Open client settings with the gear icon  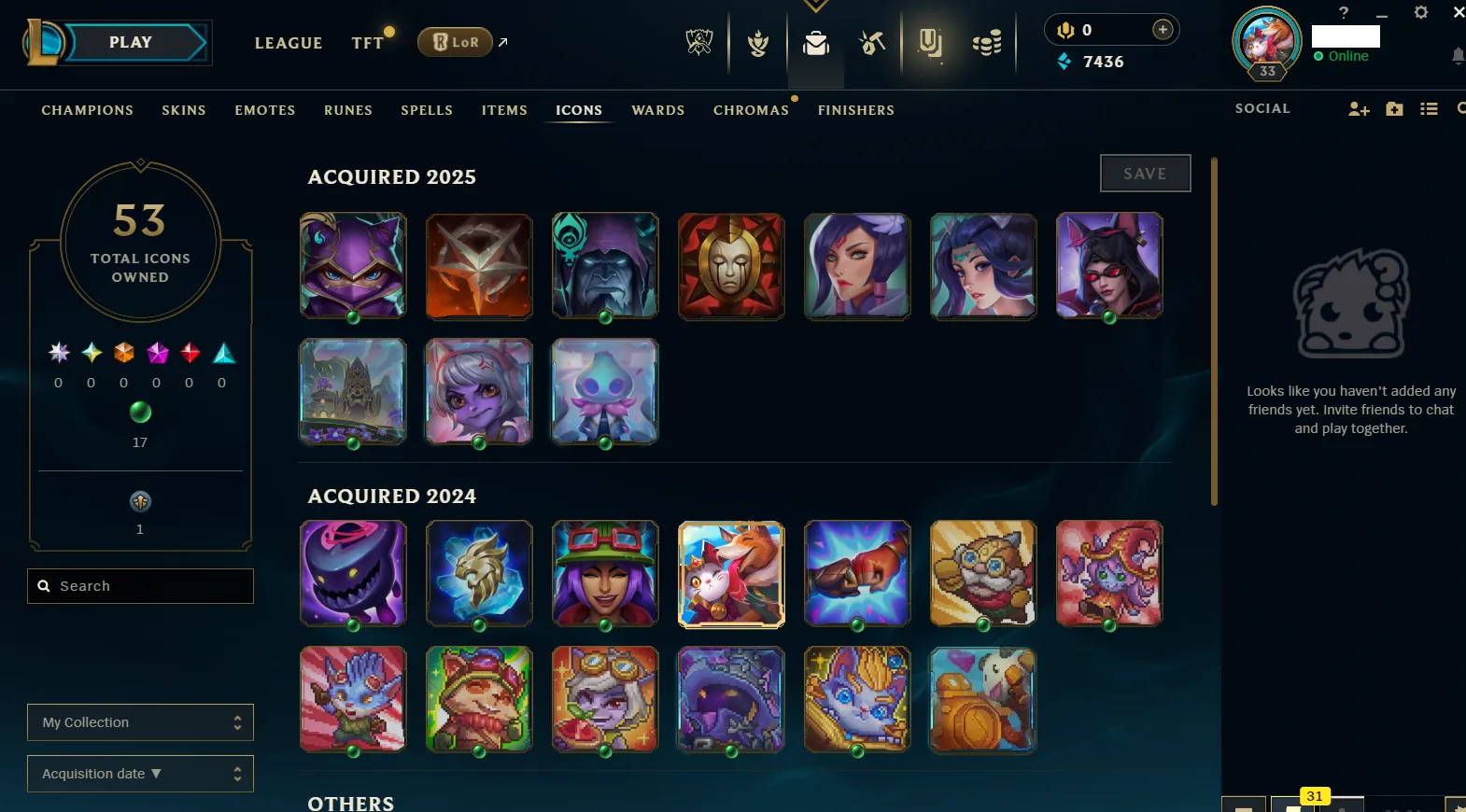click(x=1421, y=13)
